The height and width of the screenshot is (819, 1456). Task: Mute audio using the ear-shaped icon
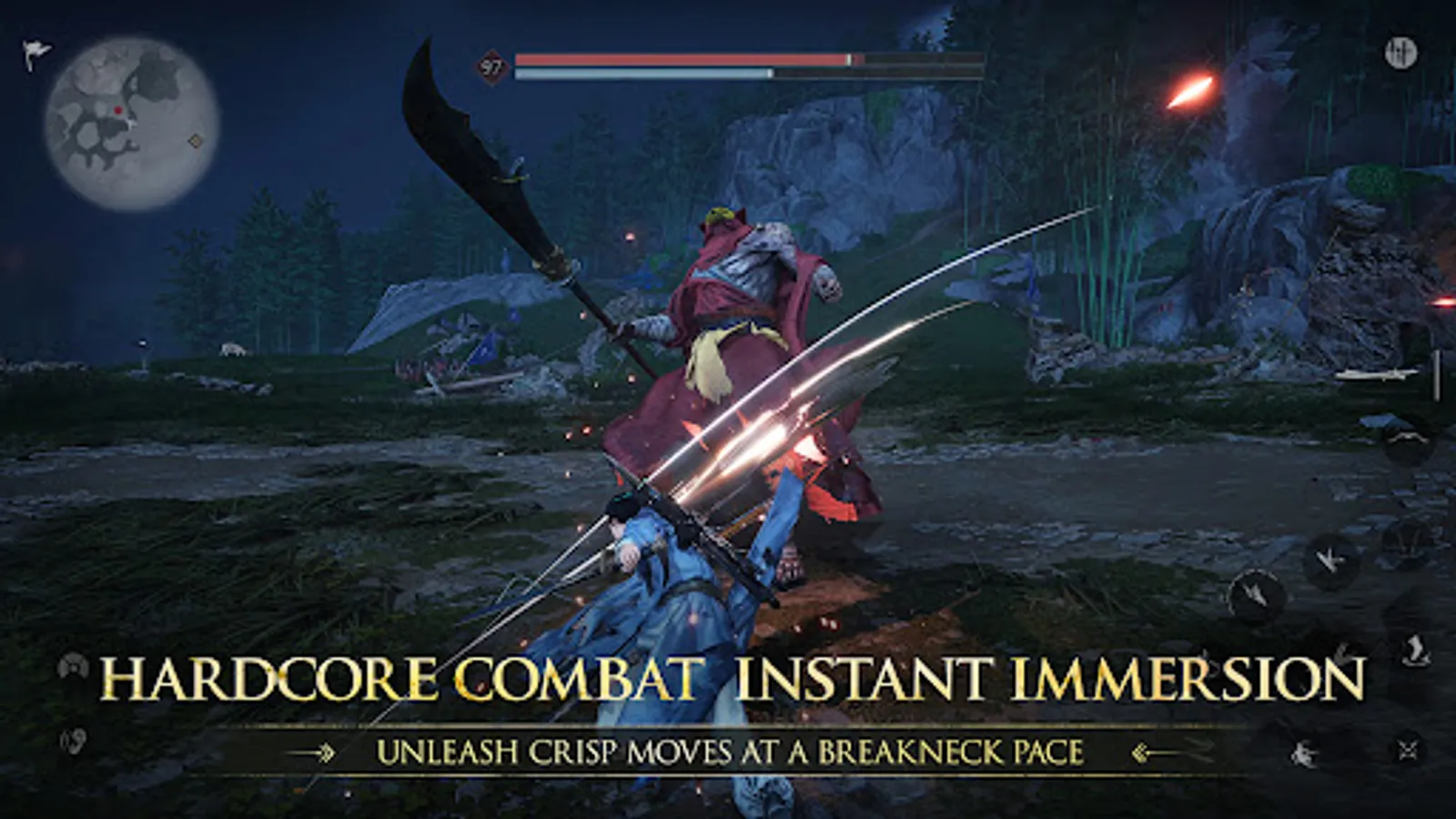[75, 740]
